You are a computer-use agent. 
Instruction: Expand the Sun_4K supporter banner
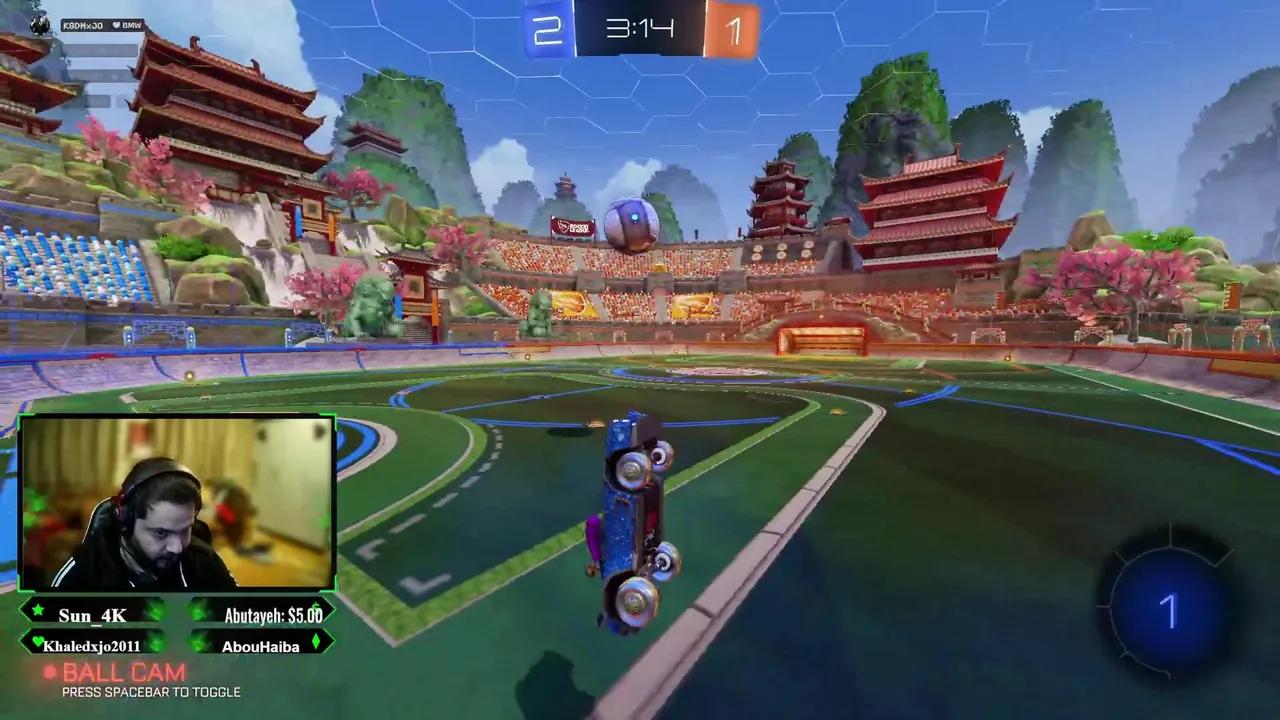click(92, 614)
